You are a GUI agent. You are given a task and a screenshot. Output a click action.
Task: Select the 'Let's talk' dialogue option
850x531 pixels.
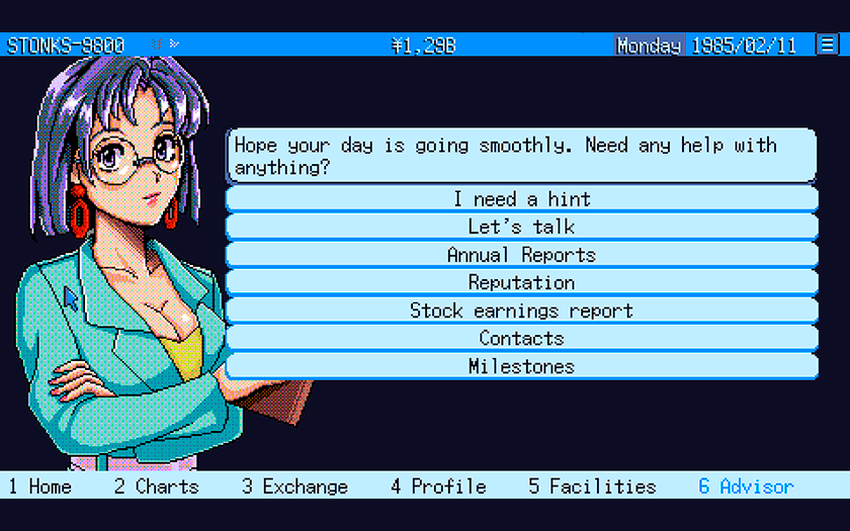(x=521, y=227)
